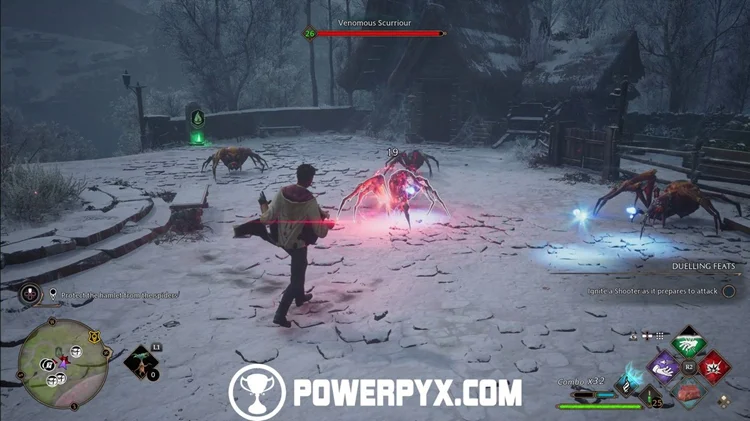Cast the red explosion spell
Image resolution: width=750 pixels, height=421 pixels.
(x=714, y=367)
